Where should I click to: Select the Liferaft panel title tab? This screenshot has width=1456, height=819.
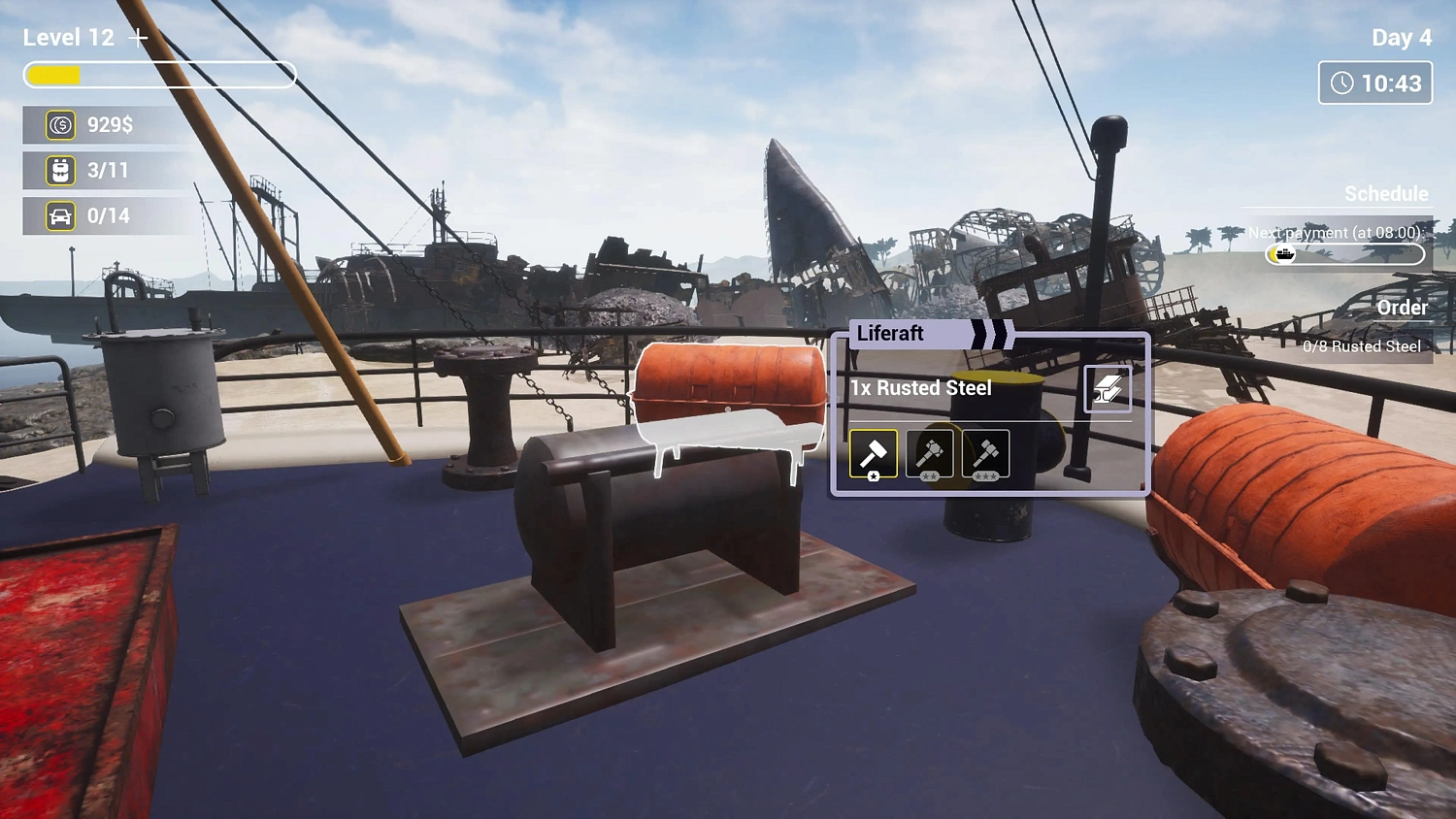coord(888,334)
